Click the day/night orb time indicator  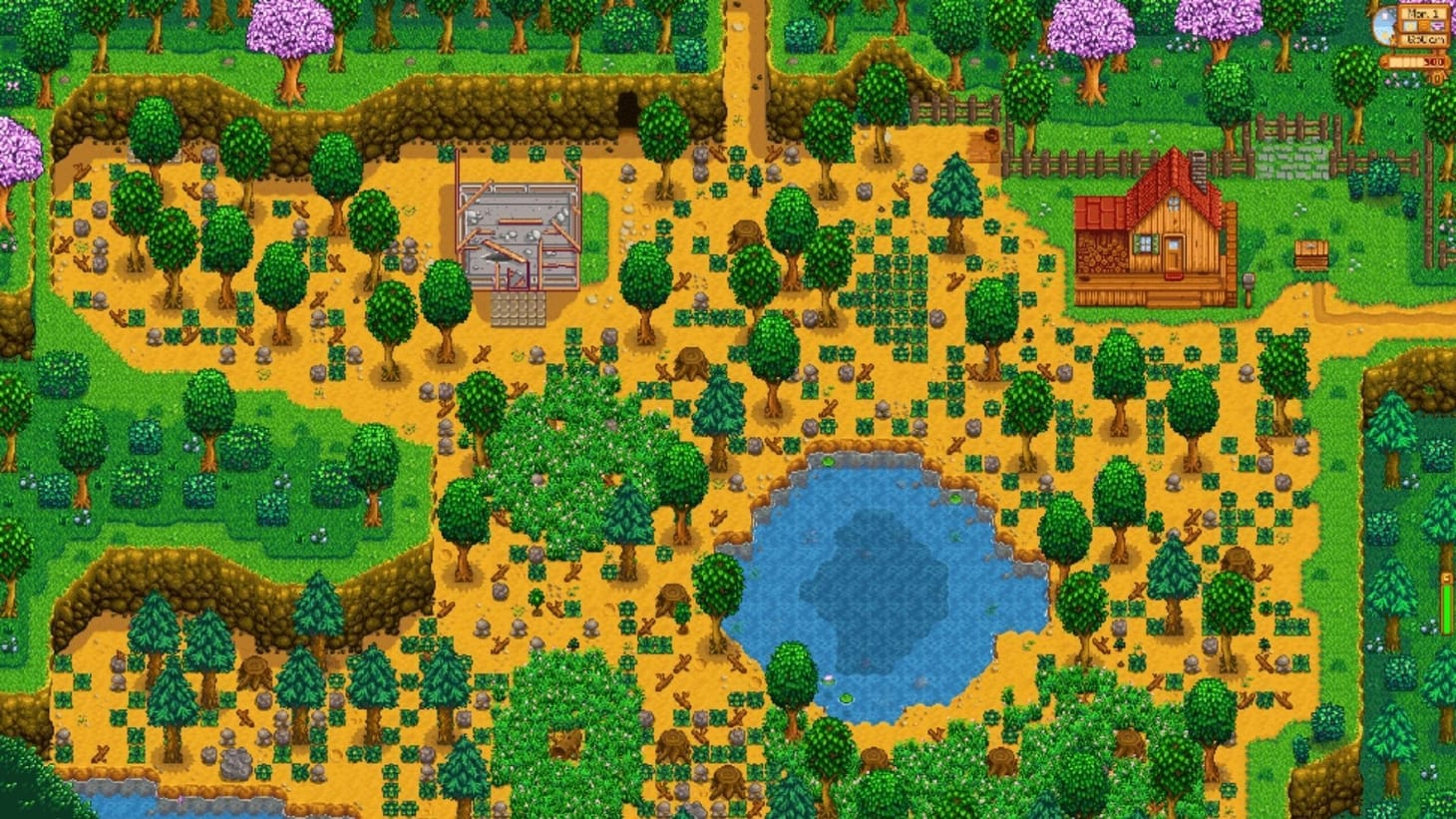1384,25
